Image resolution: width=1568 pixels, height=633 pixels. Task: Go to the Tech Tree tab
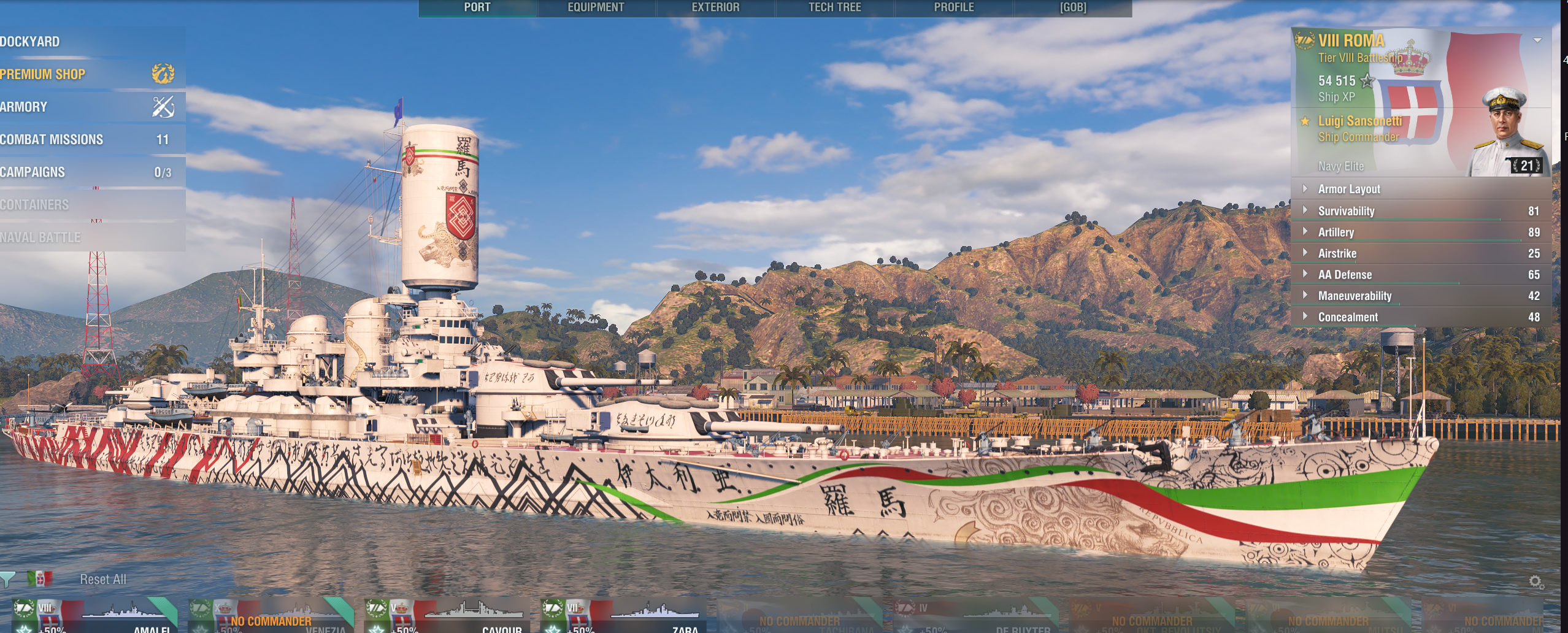[834, 7]
